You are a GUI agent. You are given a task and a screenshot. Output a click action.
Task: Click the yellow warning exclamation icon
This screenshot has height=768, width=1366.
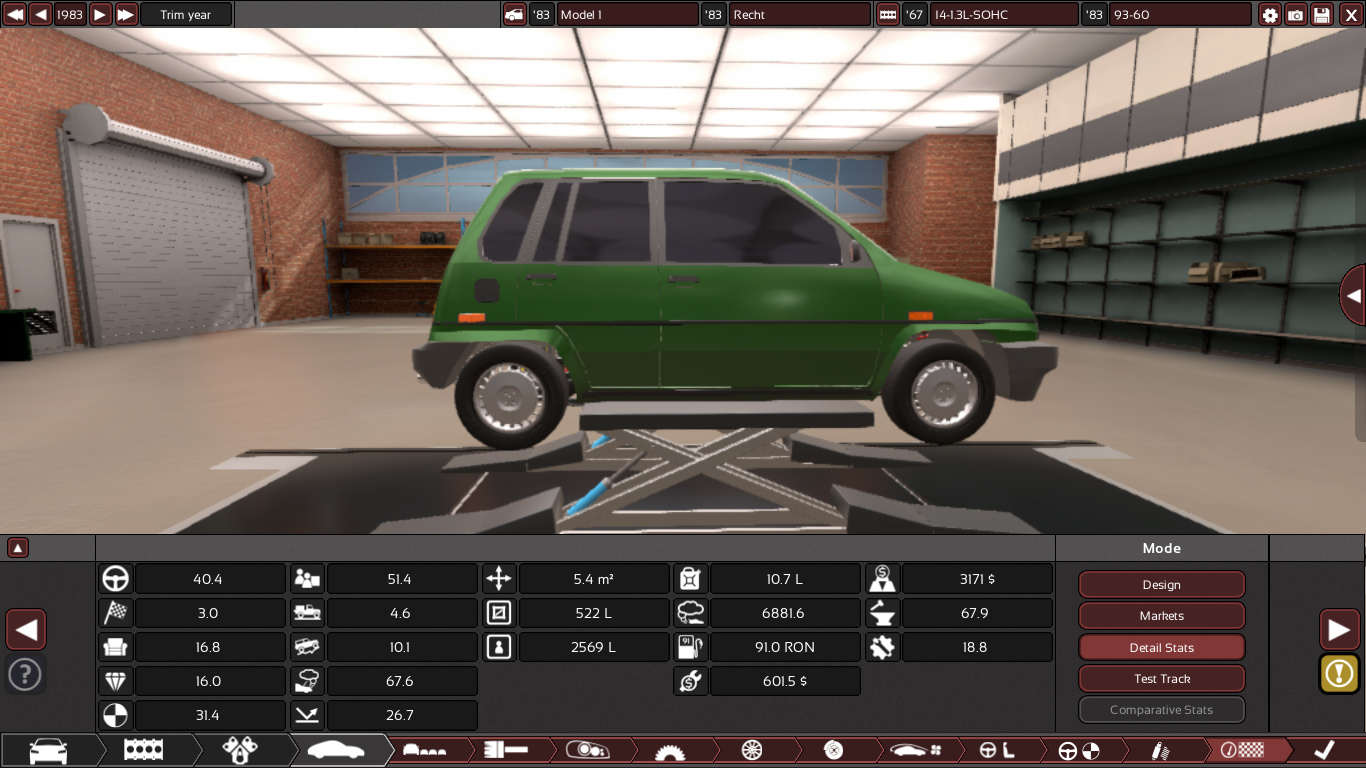click(1339, 673)
